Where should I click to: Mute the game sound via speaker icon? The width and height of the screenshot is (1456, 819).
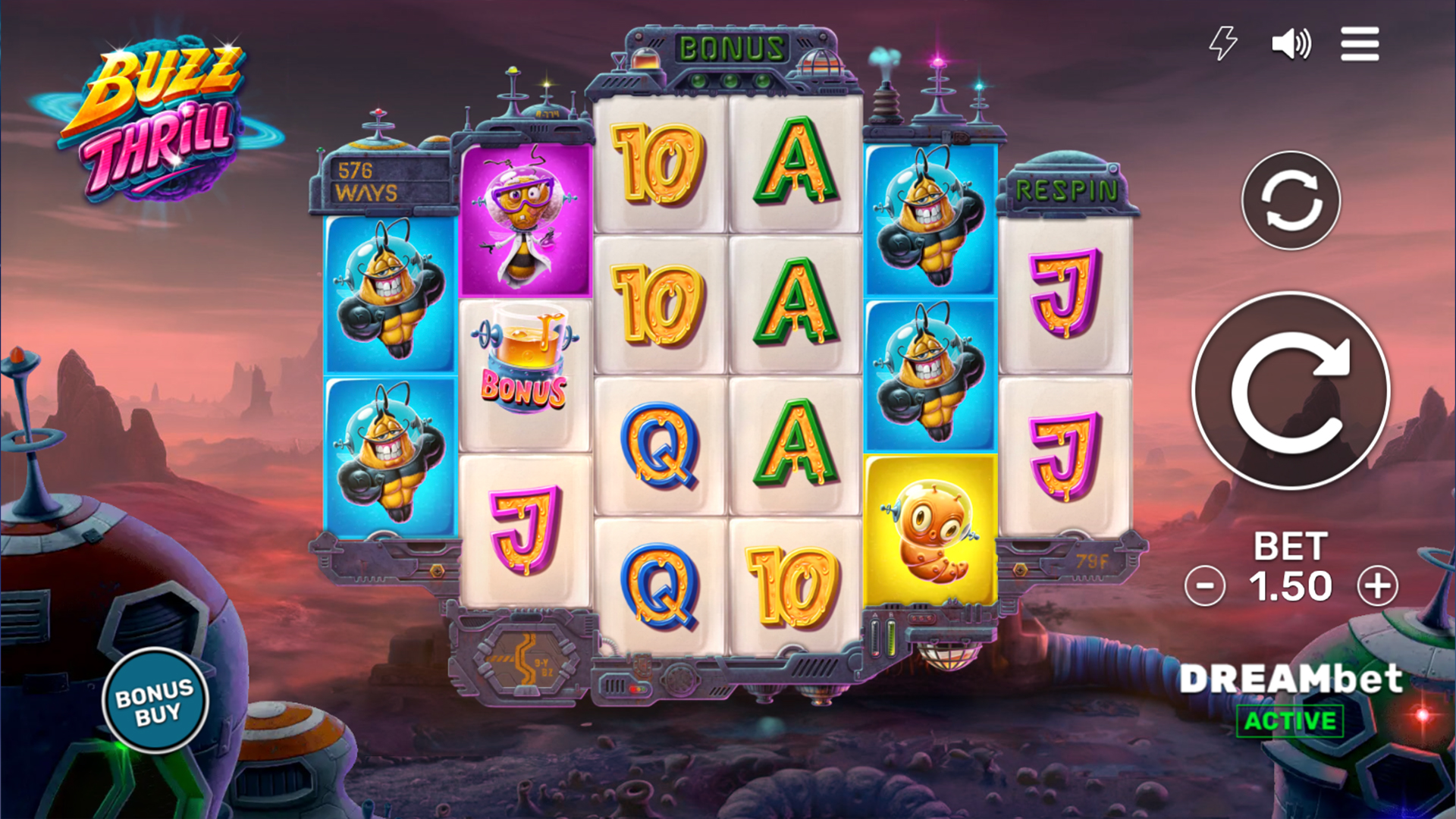pyautogui.click(x=1291, y=44)
